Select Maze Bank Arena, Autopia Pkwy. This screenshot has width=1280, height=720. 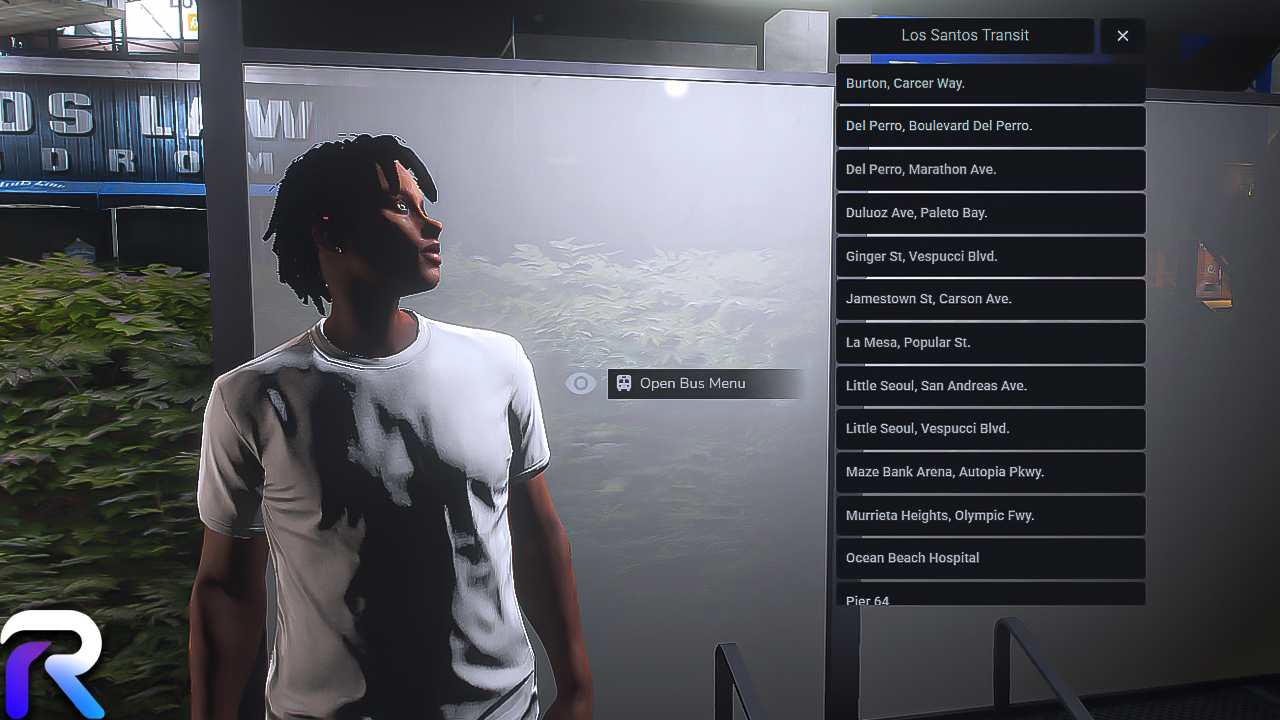tap(990, 472)
